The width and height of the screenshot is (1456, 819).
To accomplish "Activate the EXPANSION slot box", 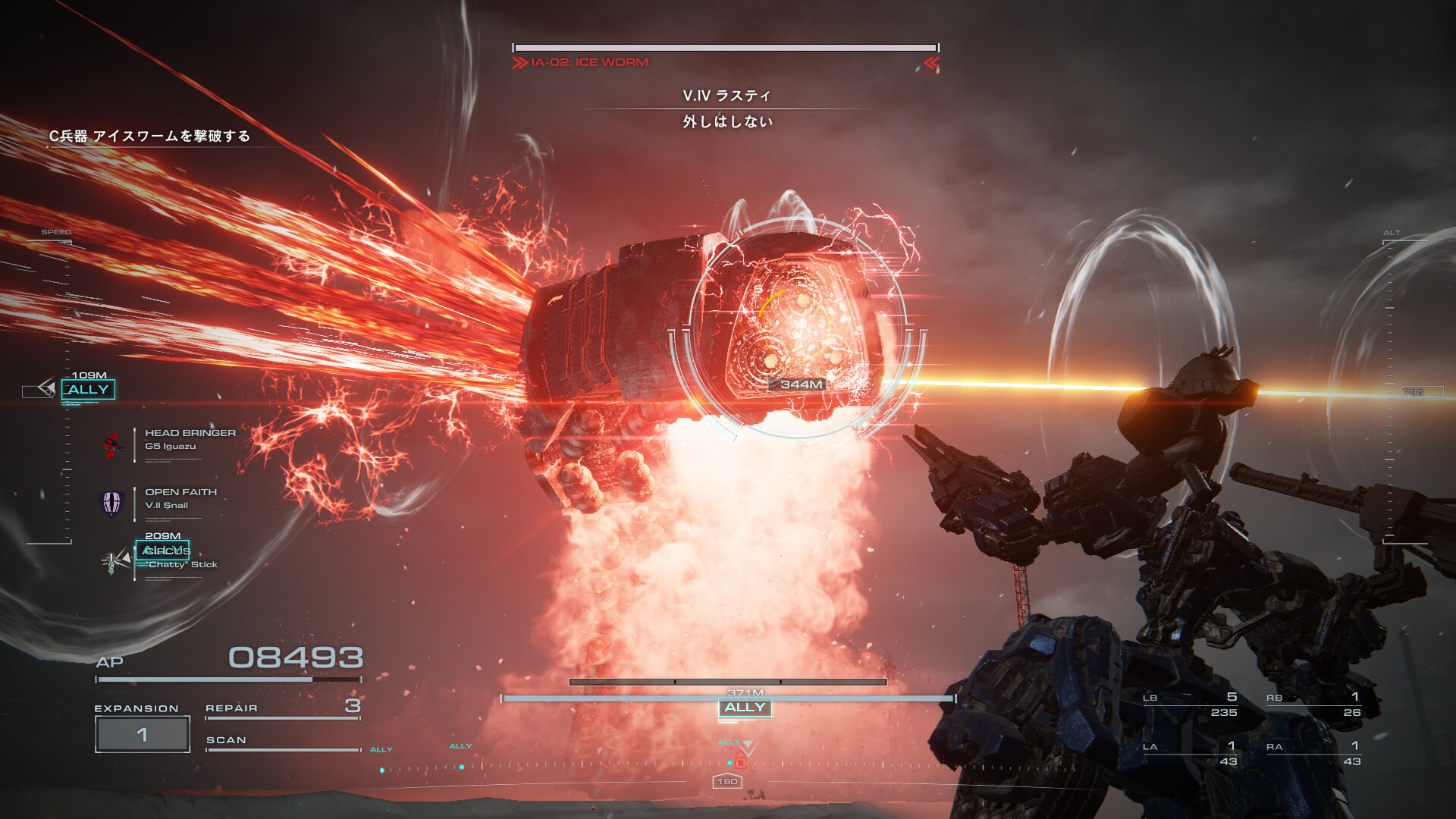I will pyautogui.click(x=142, y=734).
